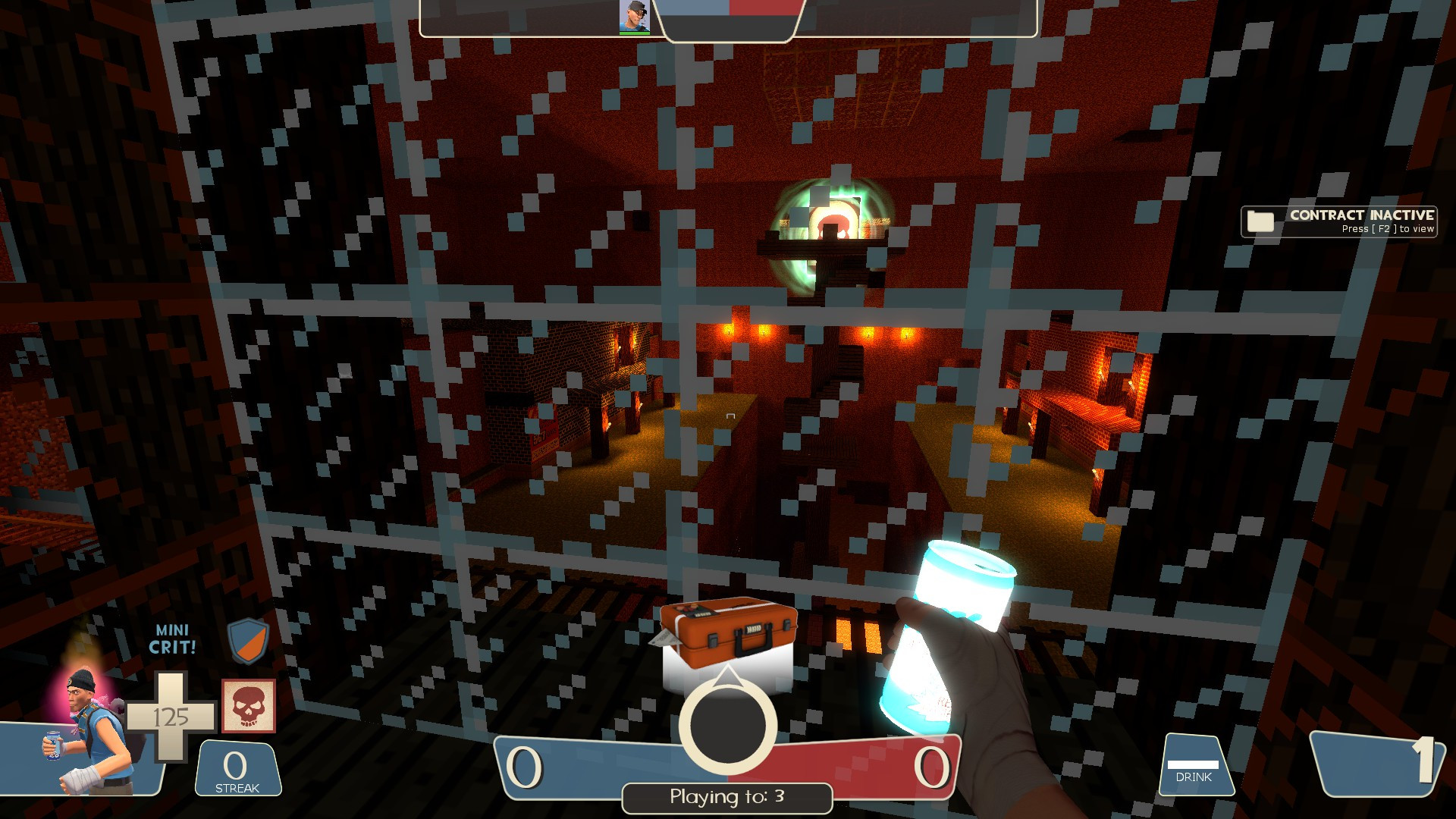Click the Scout avatar above the match bar
Image resolution: width=1456 pixels, height=819 pixels.
coord(634,17)
